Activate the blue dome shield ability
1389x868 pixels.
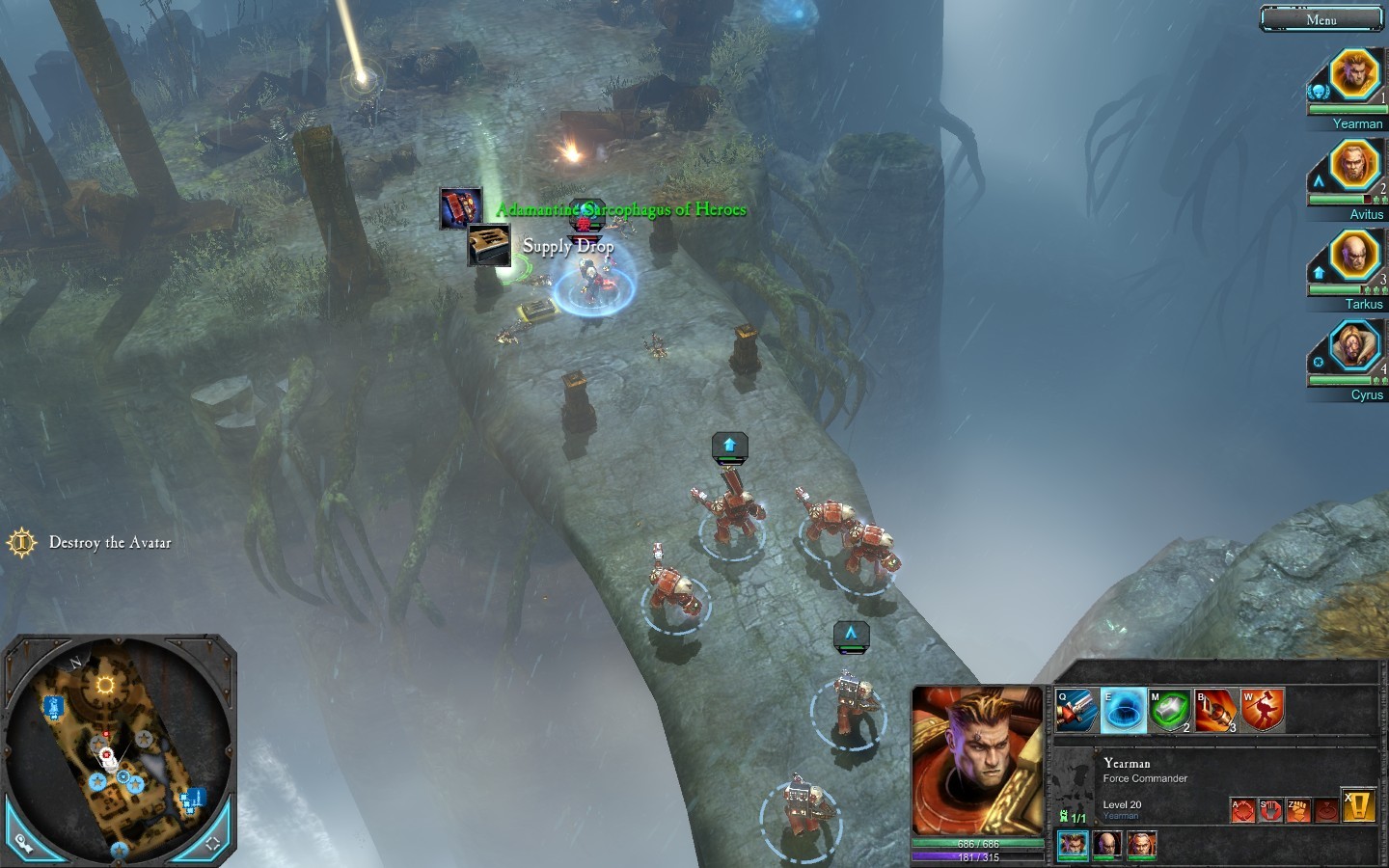tap(1123, 711)
